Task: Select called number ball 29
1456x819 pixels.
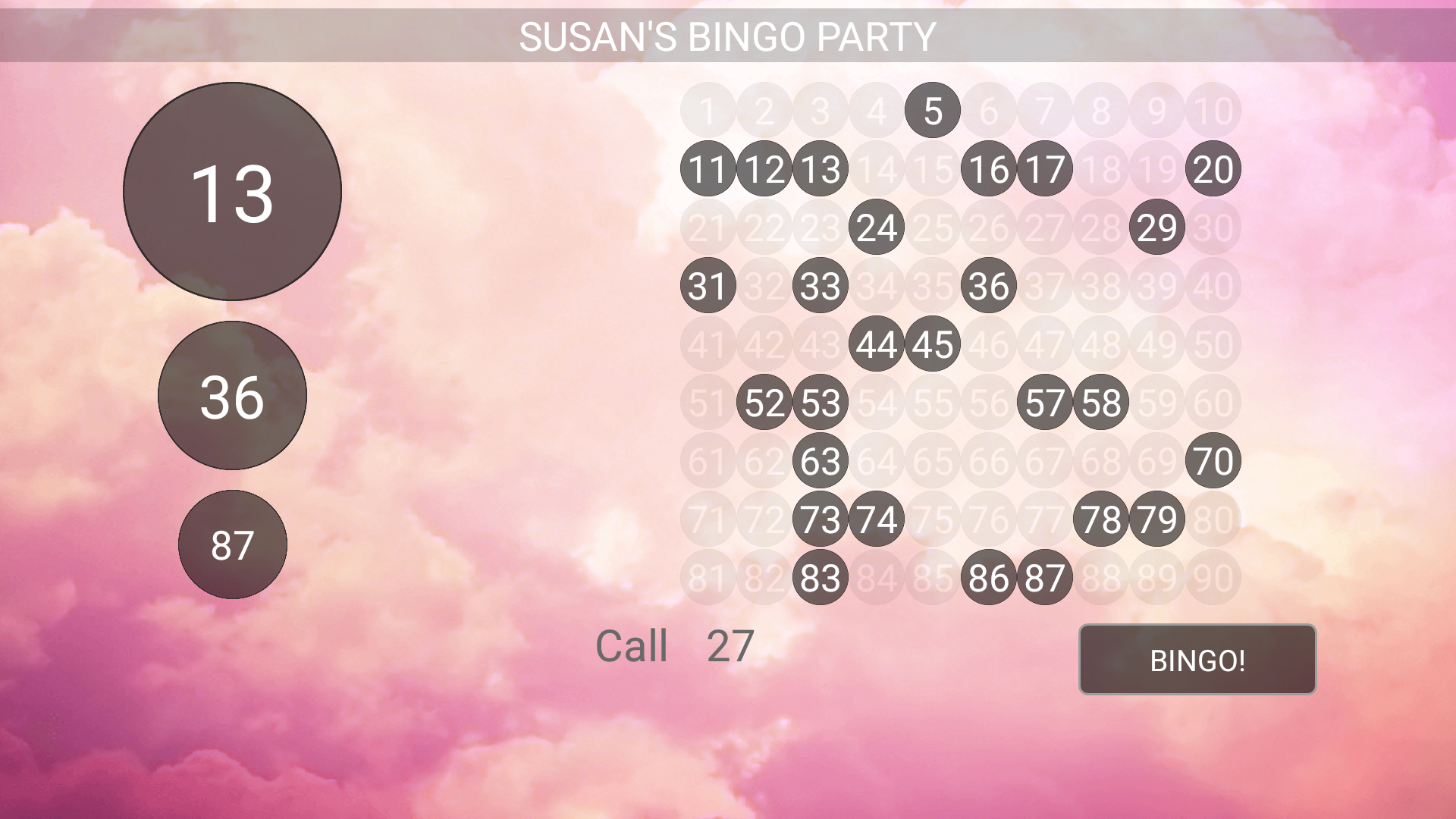Action: [1156, 227]
